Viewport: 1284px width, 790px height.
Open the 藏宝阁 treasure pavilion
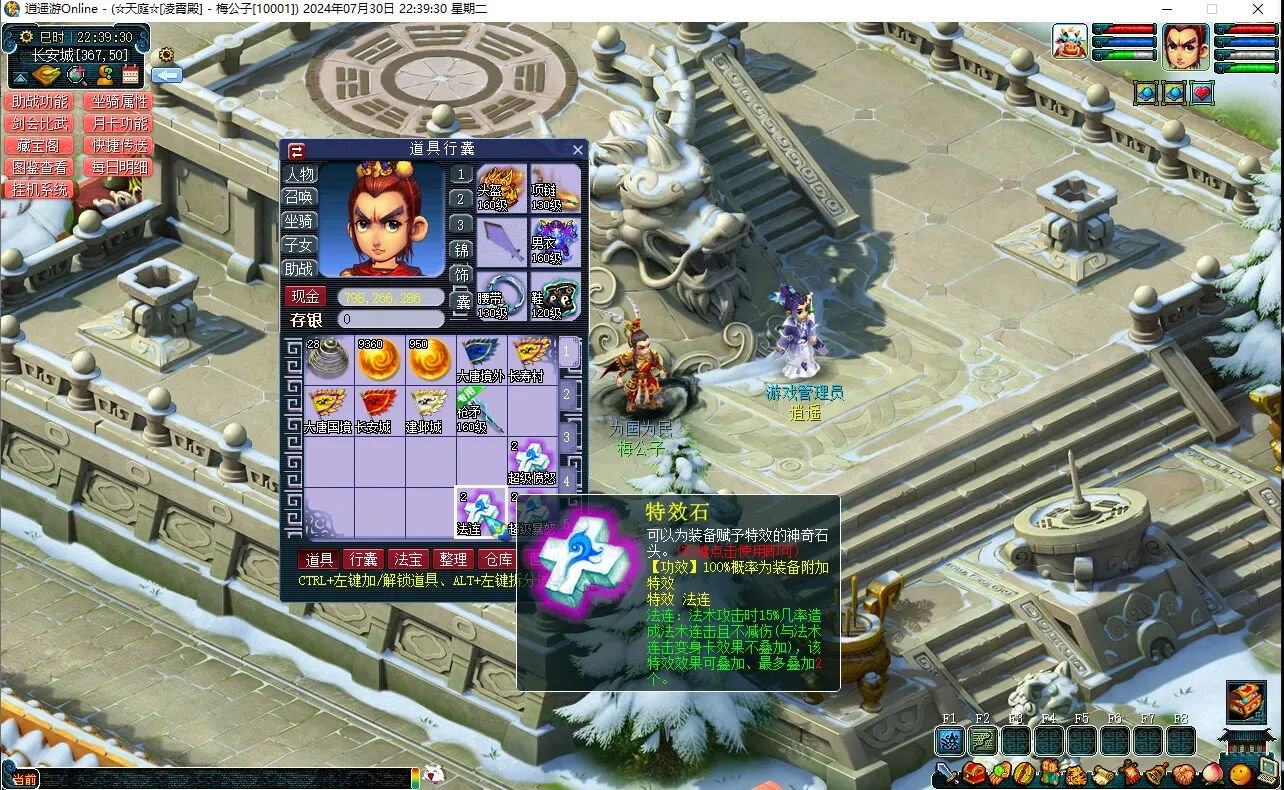click(40, 146)
